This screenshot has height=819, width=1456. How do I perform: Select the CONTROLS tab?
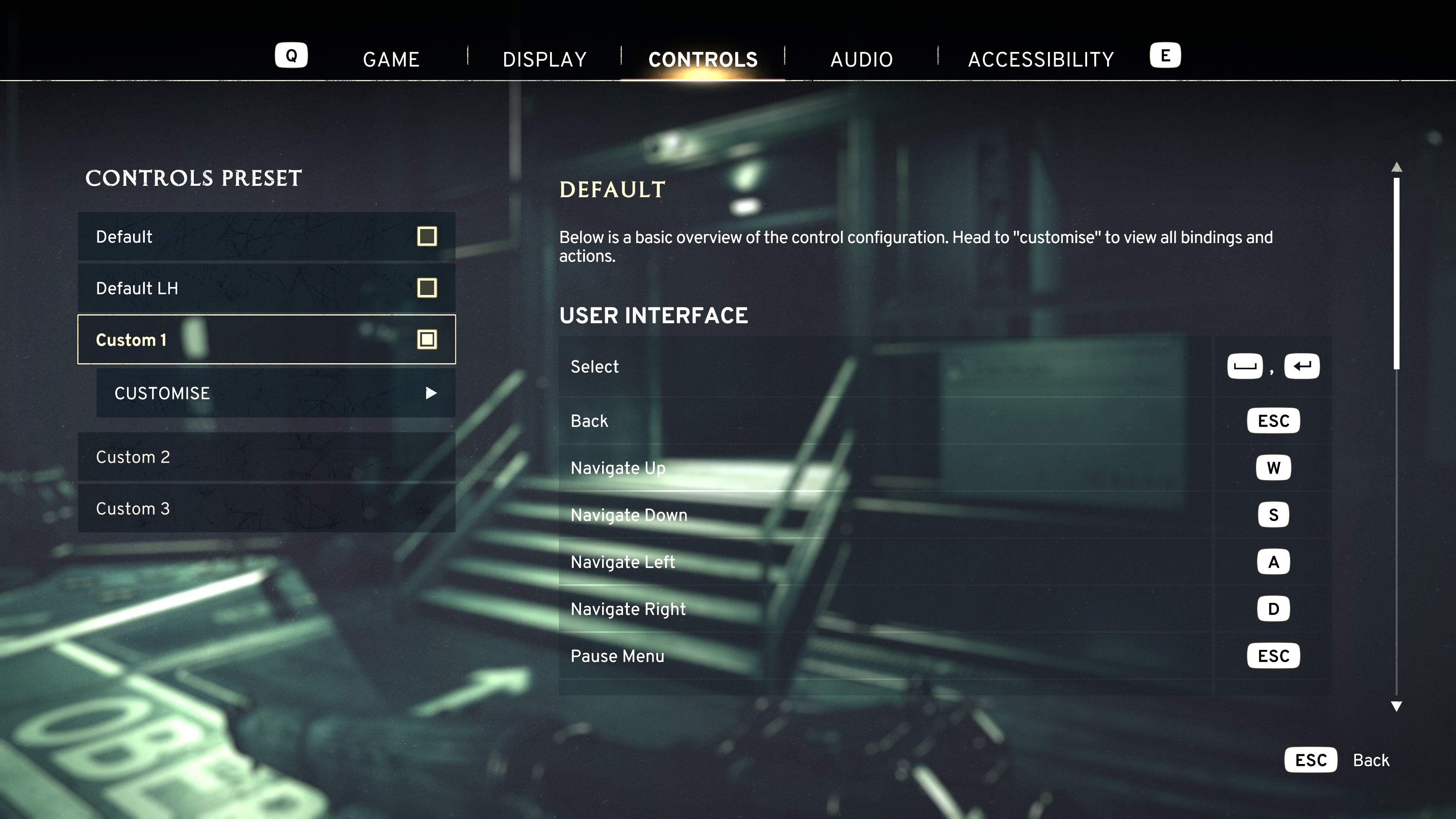(703, 60)
